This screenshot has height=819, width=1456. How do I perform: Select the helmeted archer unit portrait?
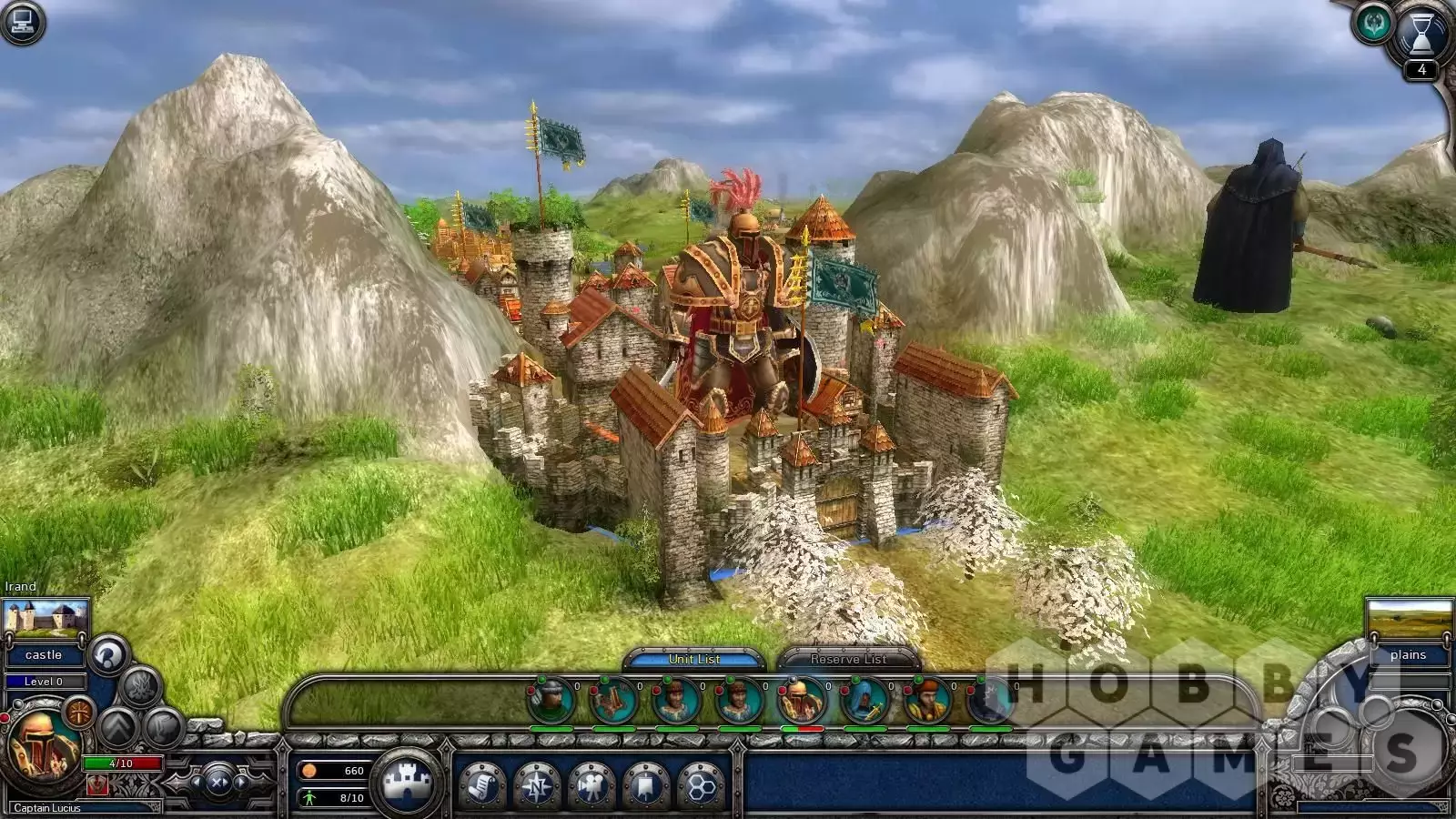click(551, 702)
